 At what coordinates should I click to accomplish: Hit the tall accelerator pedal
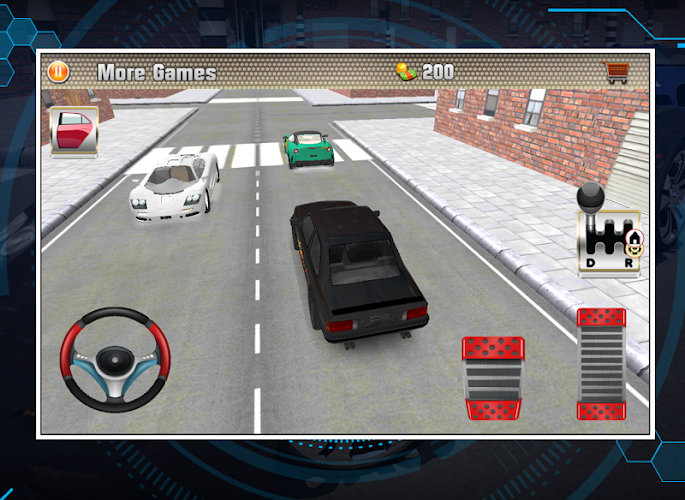601,363
